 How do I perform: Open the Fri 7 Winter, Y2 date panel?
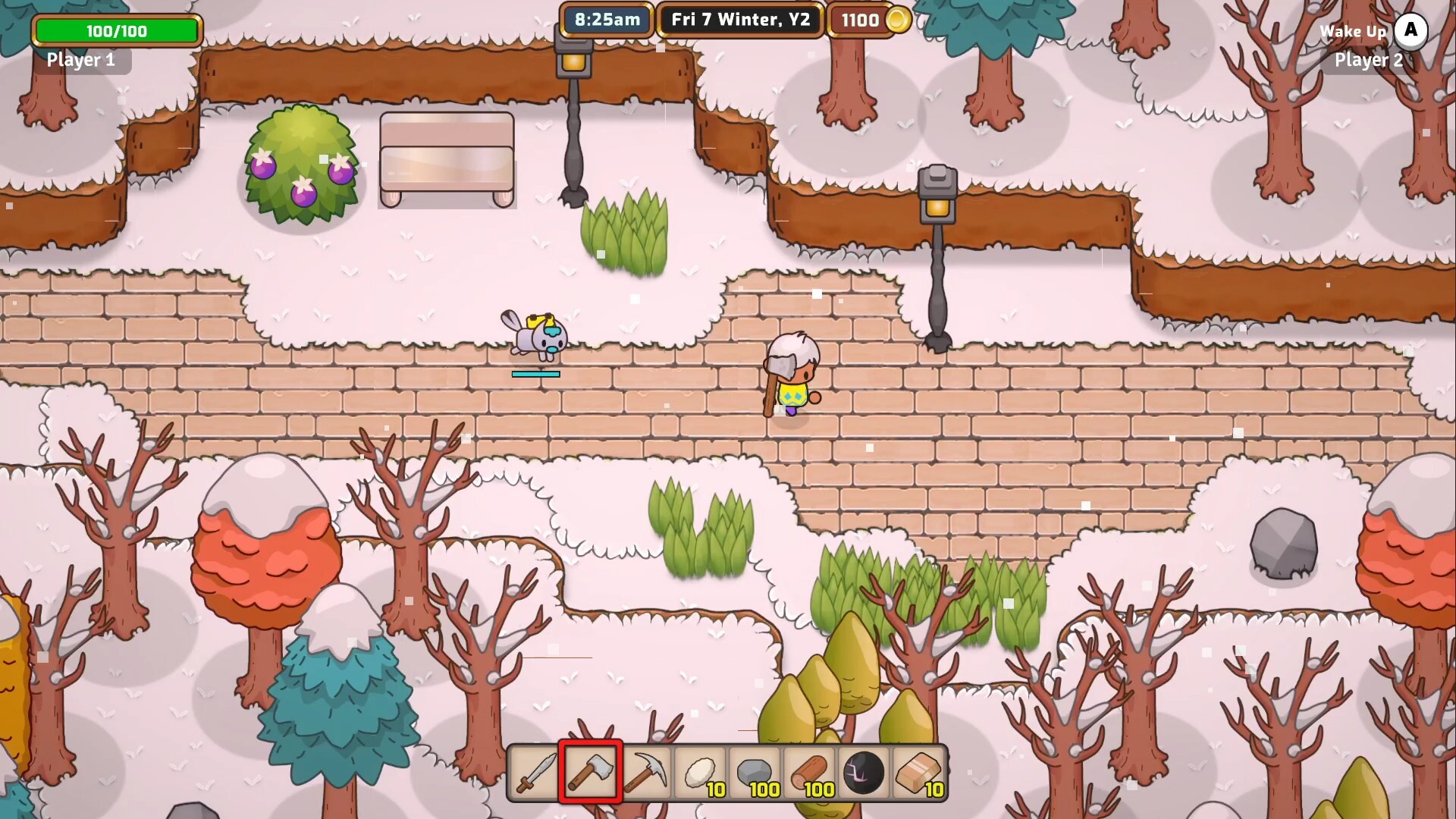pyautogui.click(x=739, y=19)
